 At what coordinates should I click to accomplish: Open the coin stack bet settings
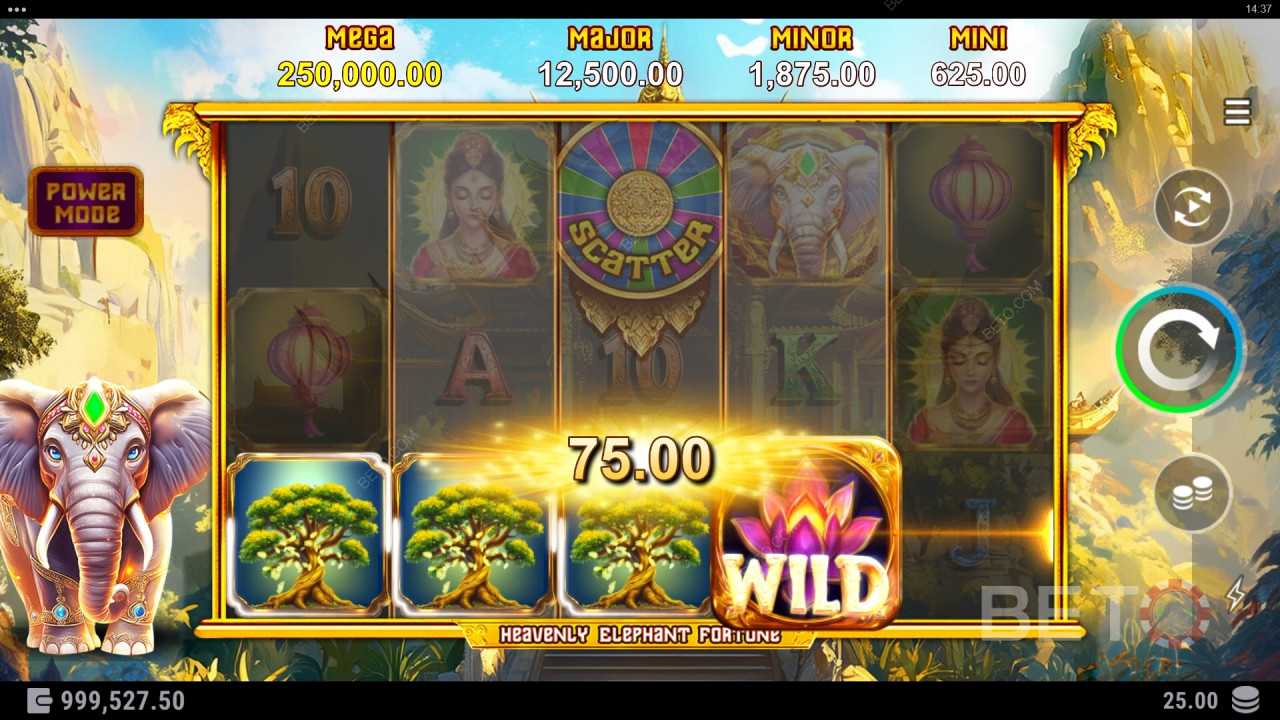(x=1192, y=492)
